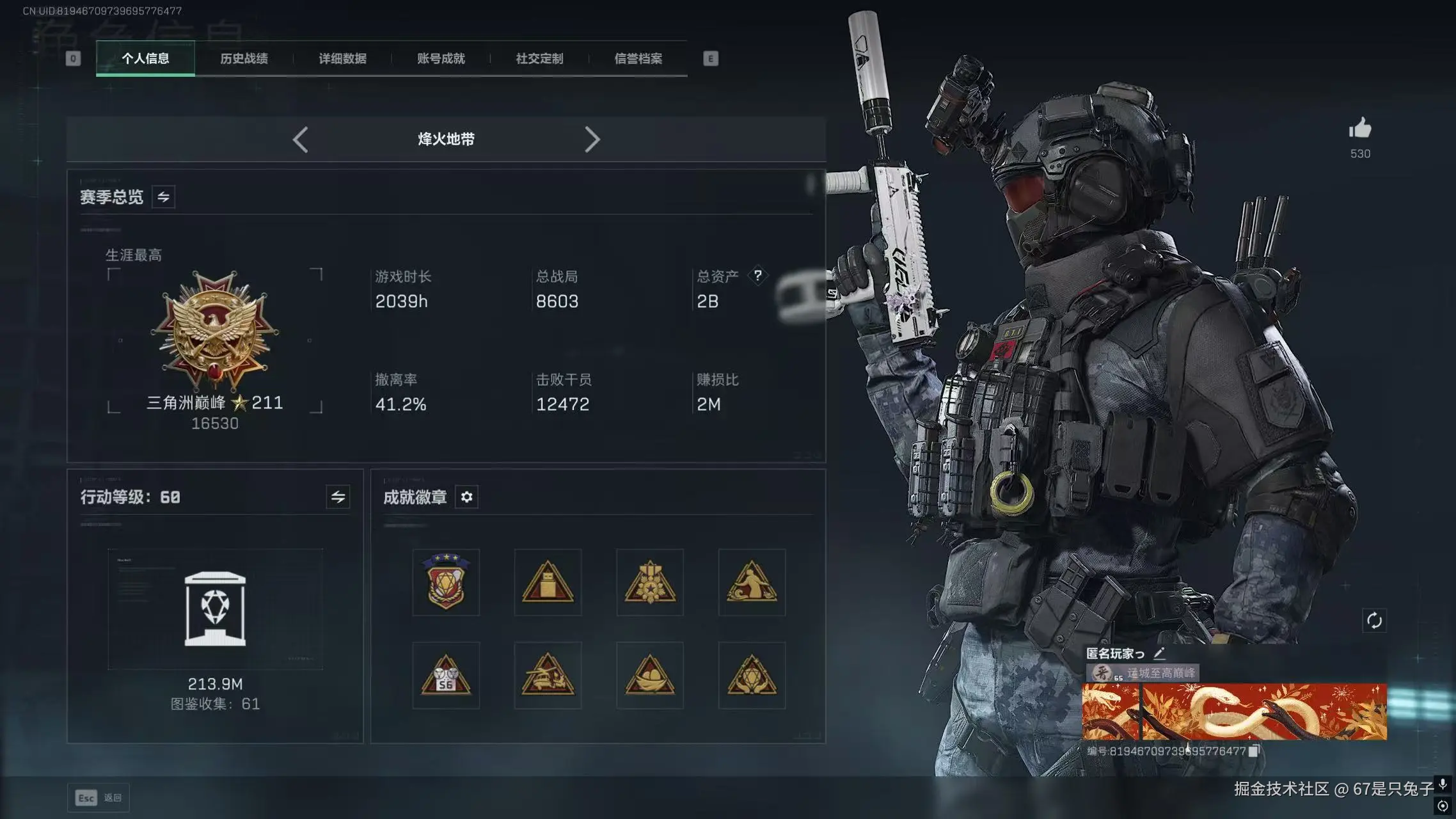Switch to the 个人信息 tab
1456x819 pixels.
coord(145,58)
